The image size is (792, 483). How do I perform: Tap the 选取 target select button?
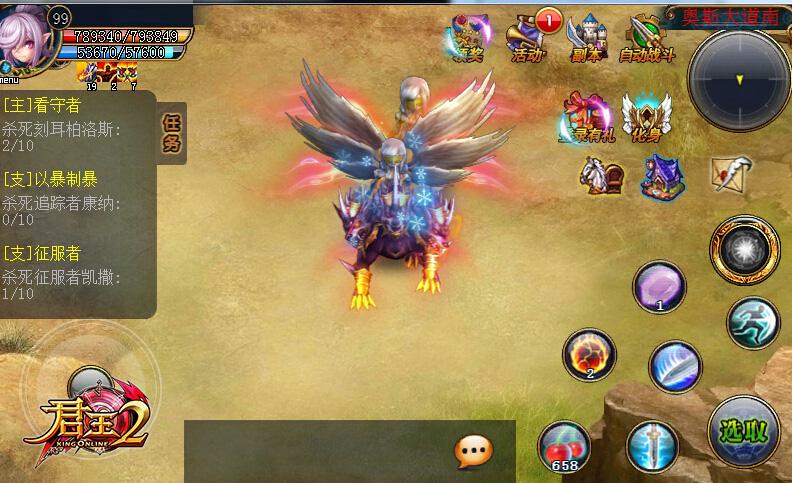pos(744,431)
